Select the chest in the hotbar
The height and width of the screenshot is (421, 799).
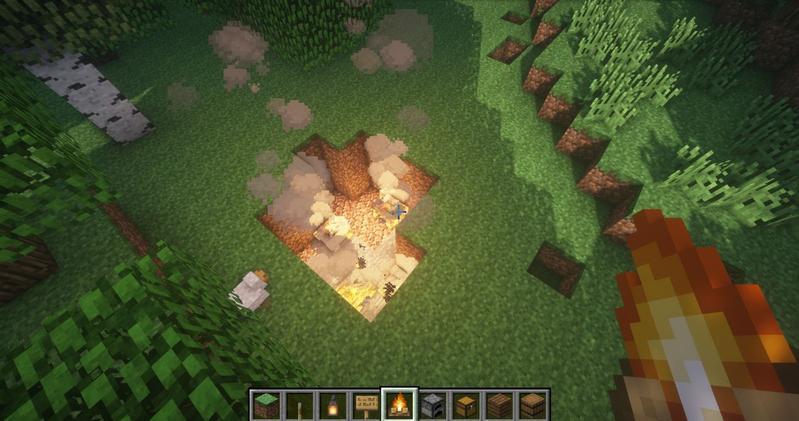point(467,405)
